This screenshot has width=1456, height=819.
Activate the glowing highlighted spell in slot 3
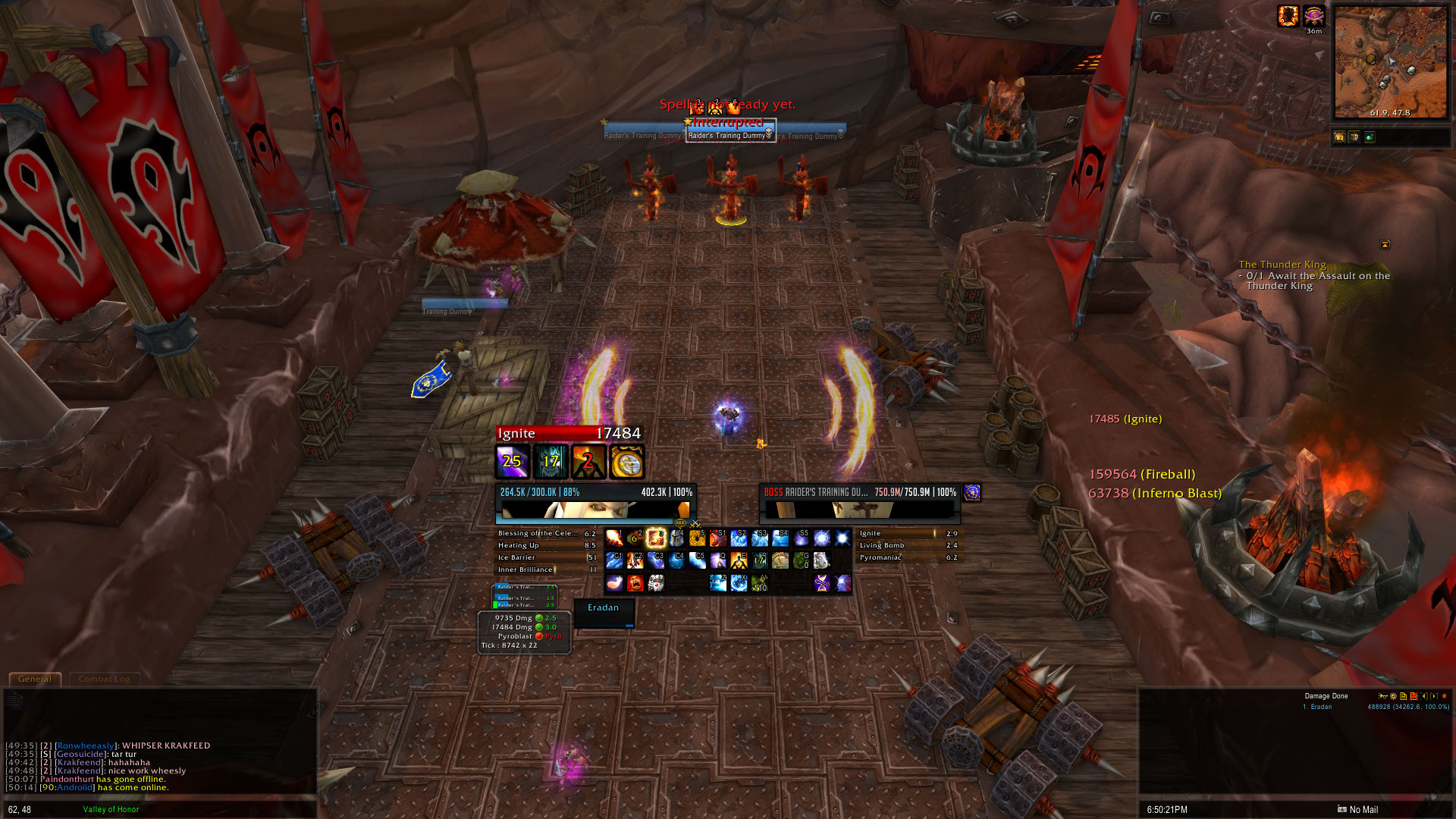point(655,538)
